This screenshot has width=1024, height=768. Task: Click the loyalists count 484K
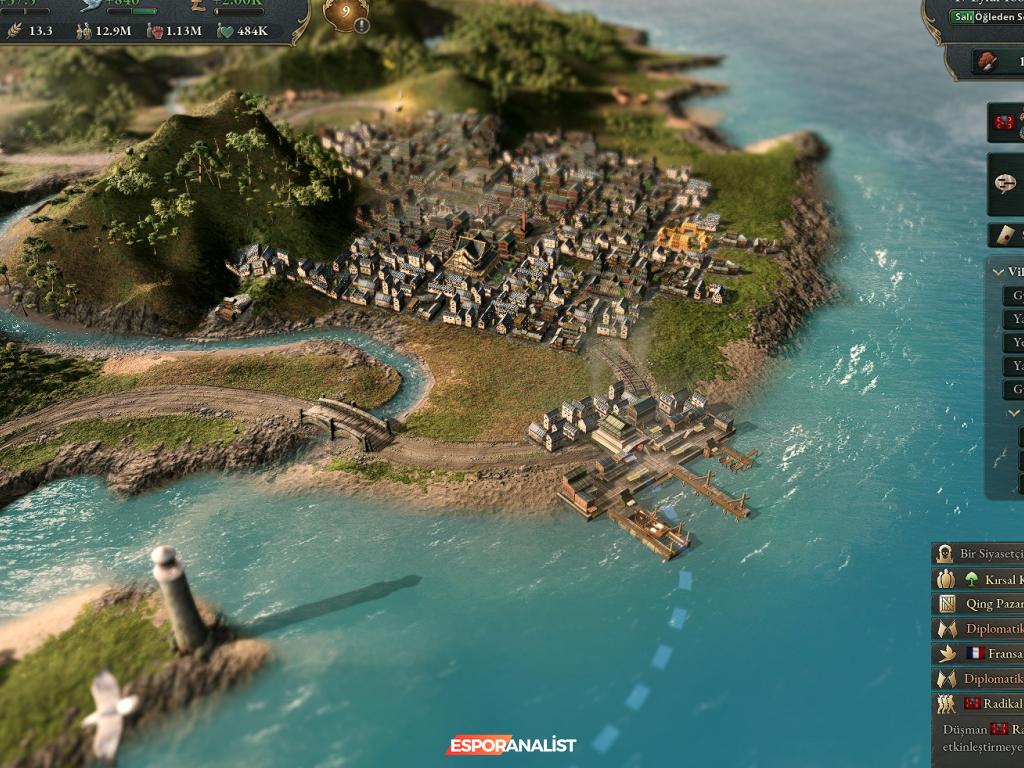pyautogui.click(x=243, y=31)
